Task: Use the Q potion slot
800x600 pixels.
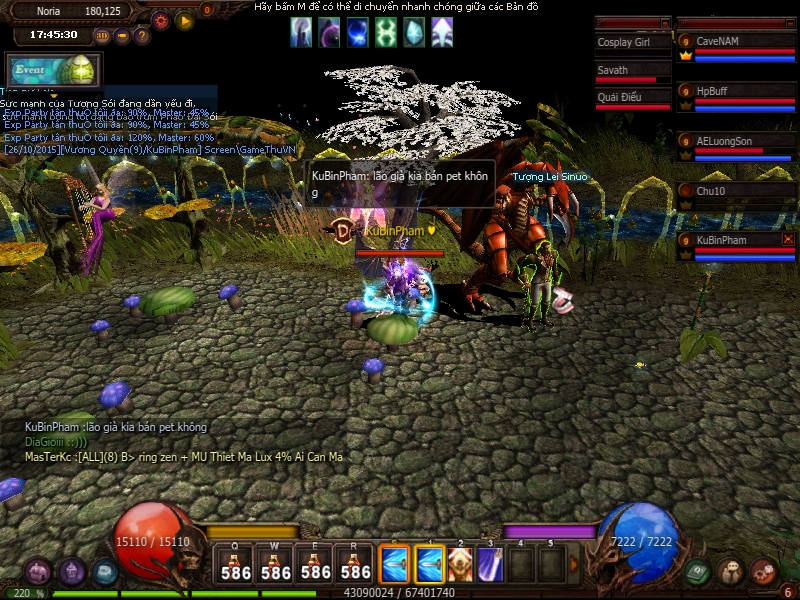Action: click(236, 564)
